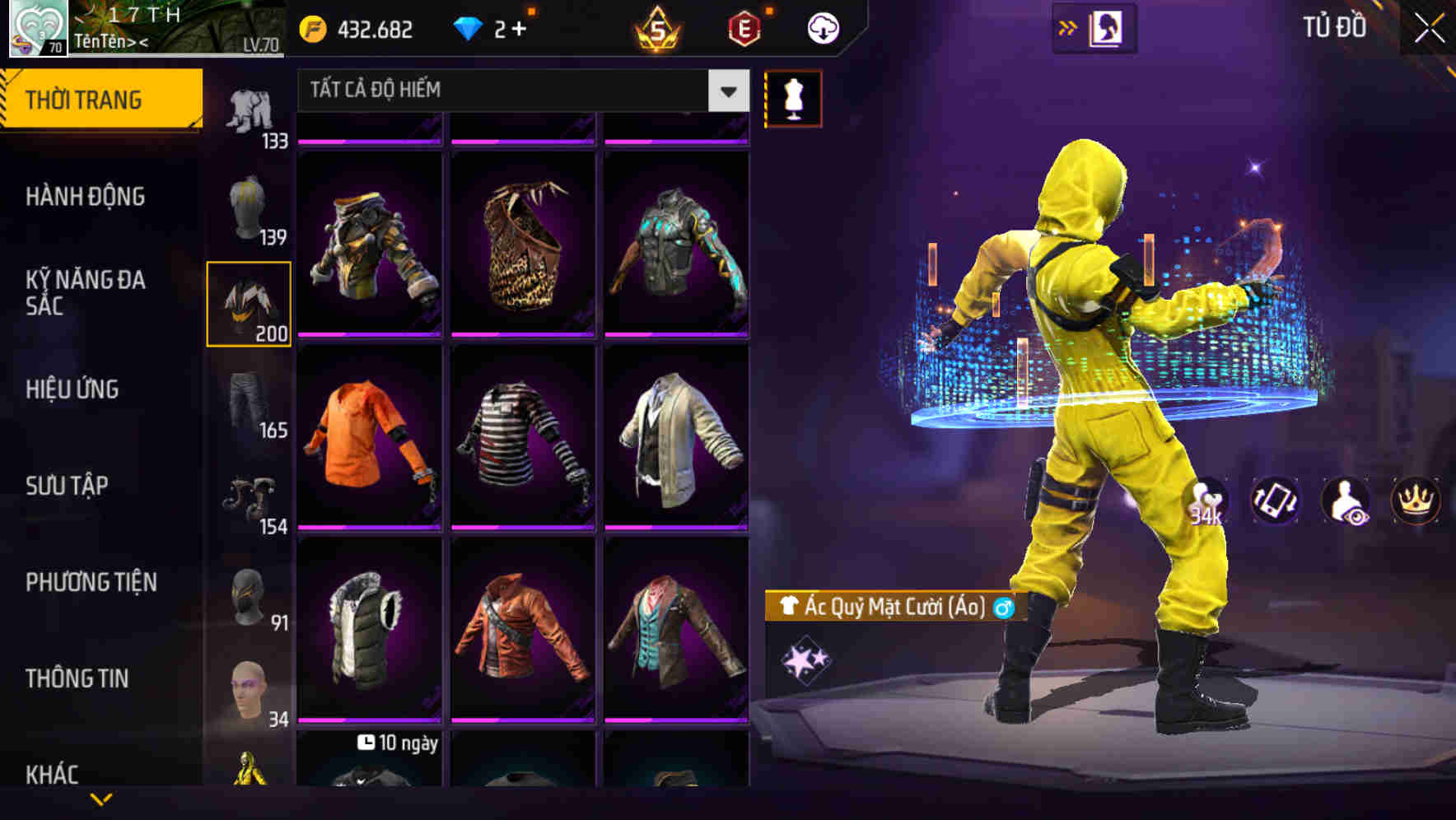Screen dimensions: 1456x820
Task: Open the red E event badge icon
Action: pos(744,27)
